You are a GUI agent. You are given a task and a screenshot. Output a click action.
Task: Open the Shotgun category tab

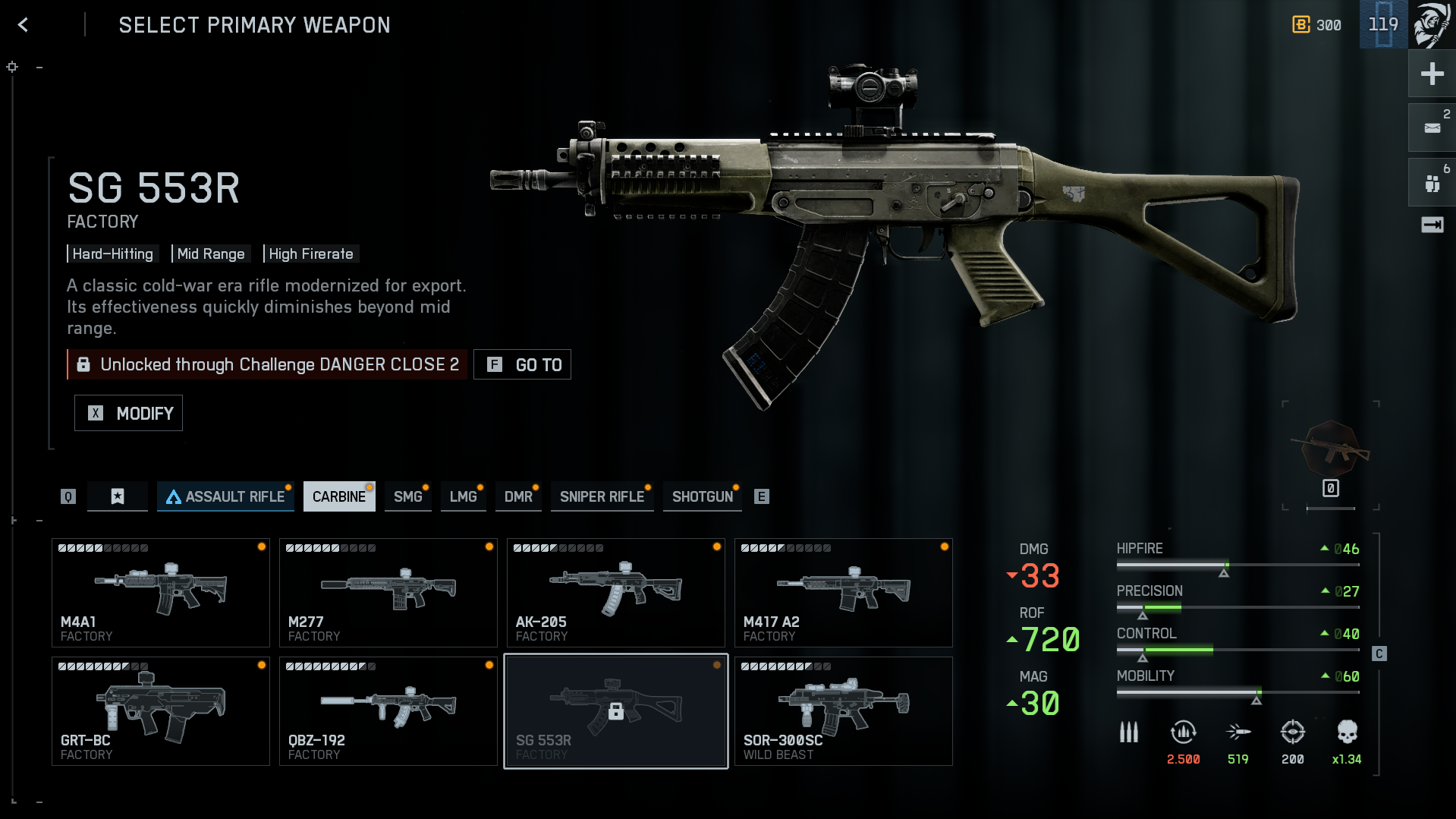tap(702, 496)
